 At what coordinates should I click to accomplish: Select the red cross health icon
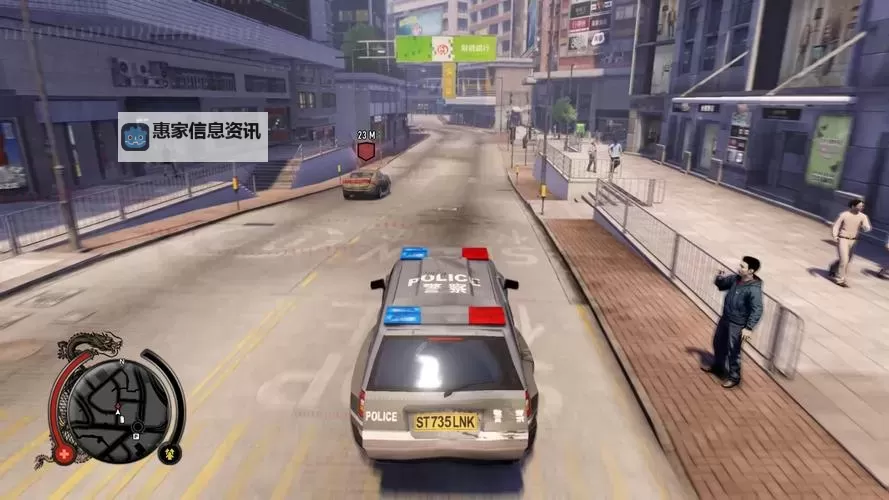tap(66, 454)
